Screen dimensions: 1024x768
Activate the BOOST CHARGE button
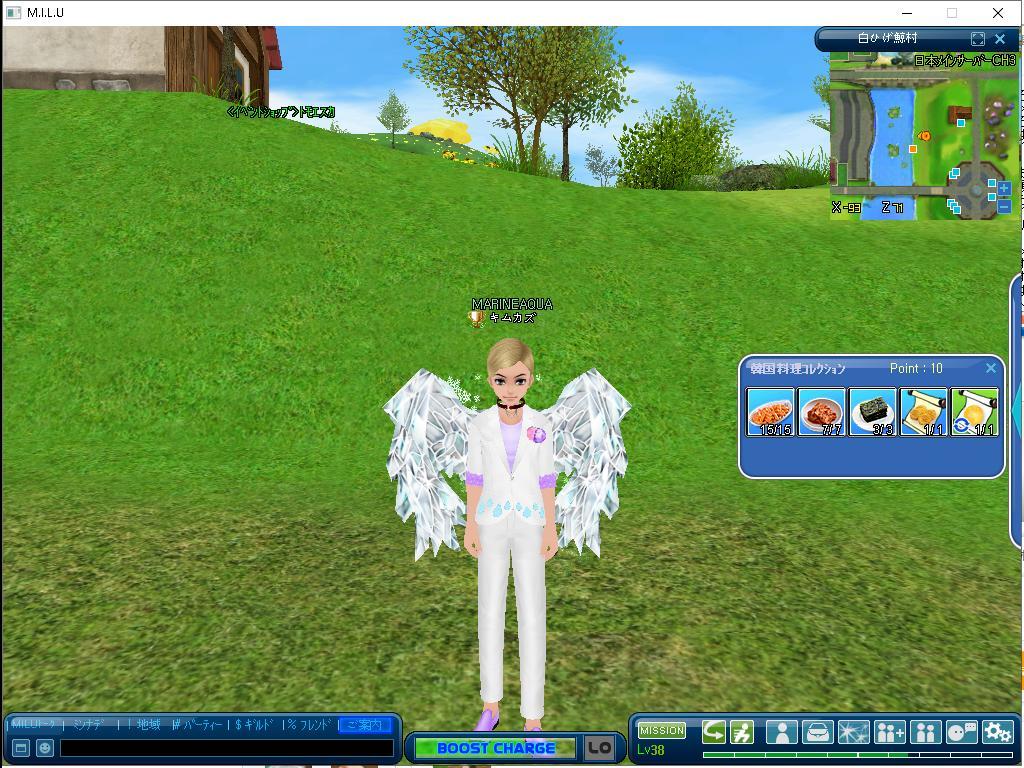pos(495,748)
